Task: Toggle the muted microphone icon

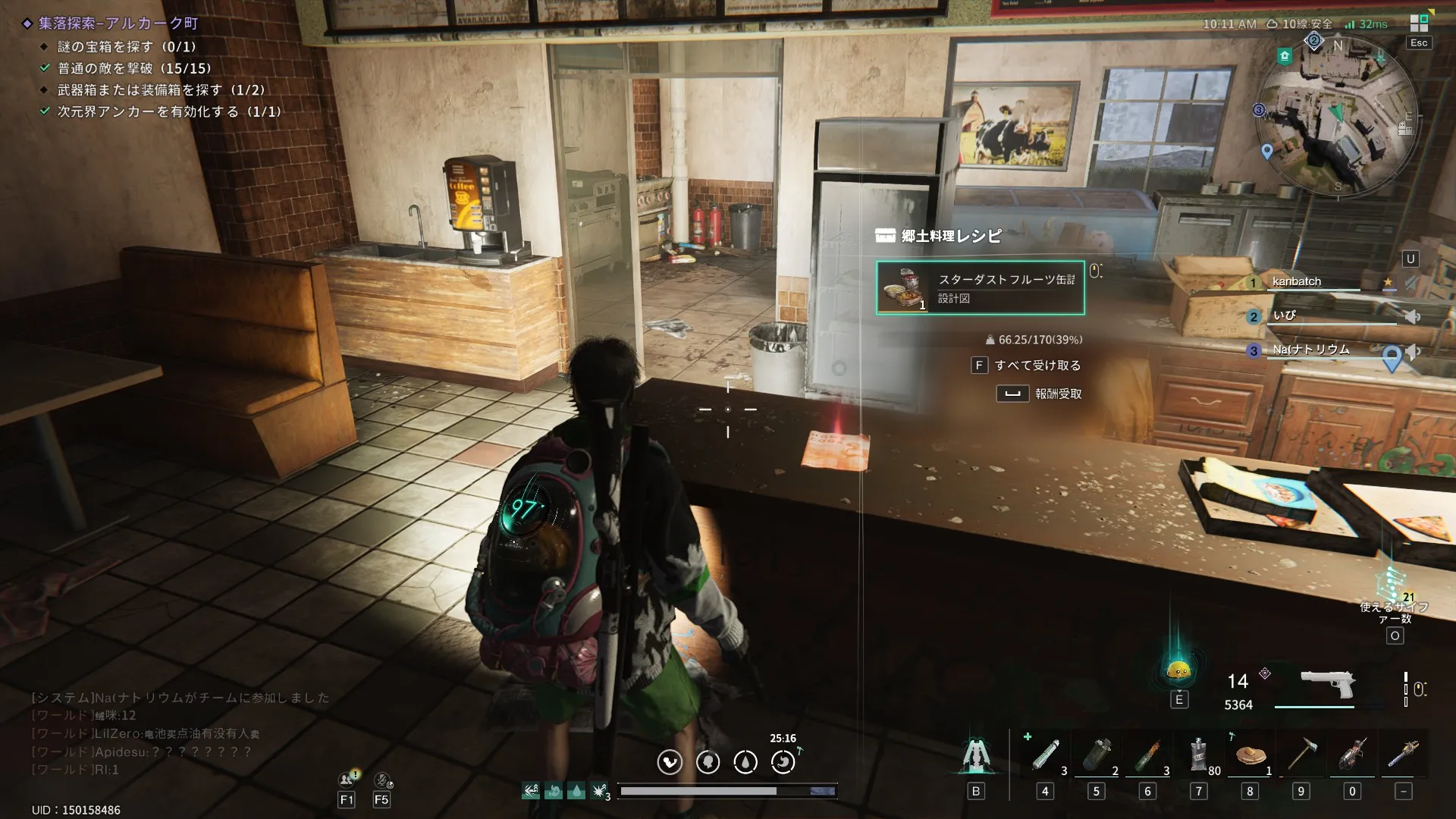Action: pyautogui.click(x=382, y=780)
